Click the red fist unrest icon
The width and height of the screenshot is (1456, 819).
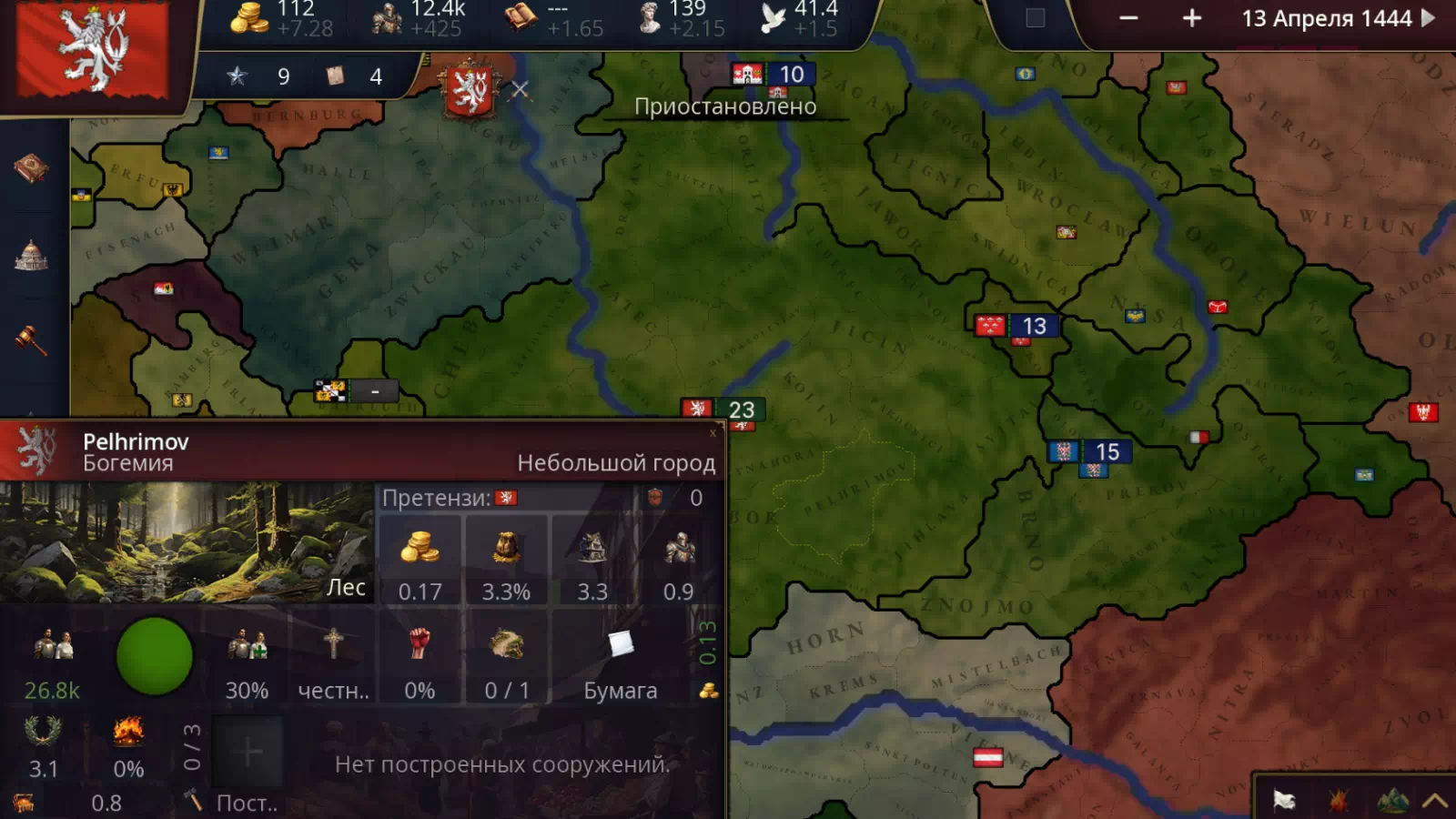click(419, 643)
